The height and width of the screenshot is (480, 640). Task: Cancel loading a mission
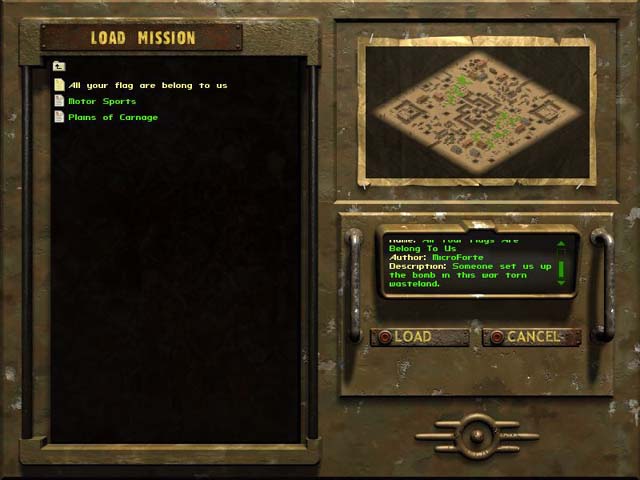532,337
